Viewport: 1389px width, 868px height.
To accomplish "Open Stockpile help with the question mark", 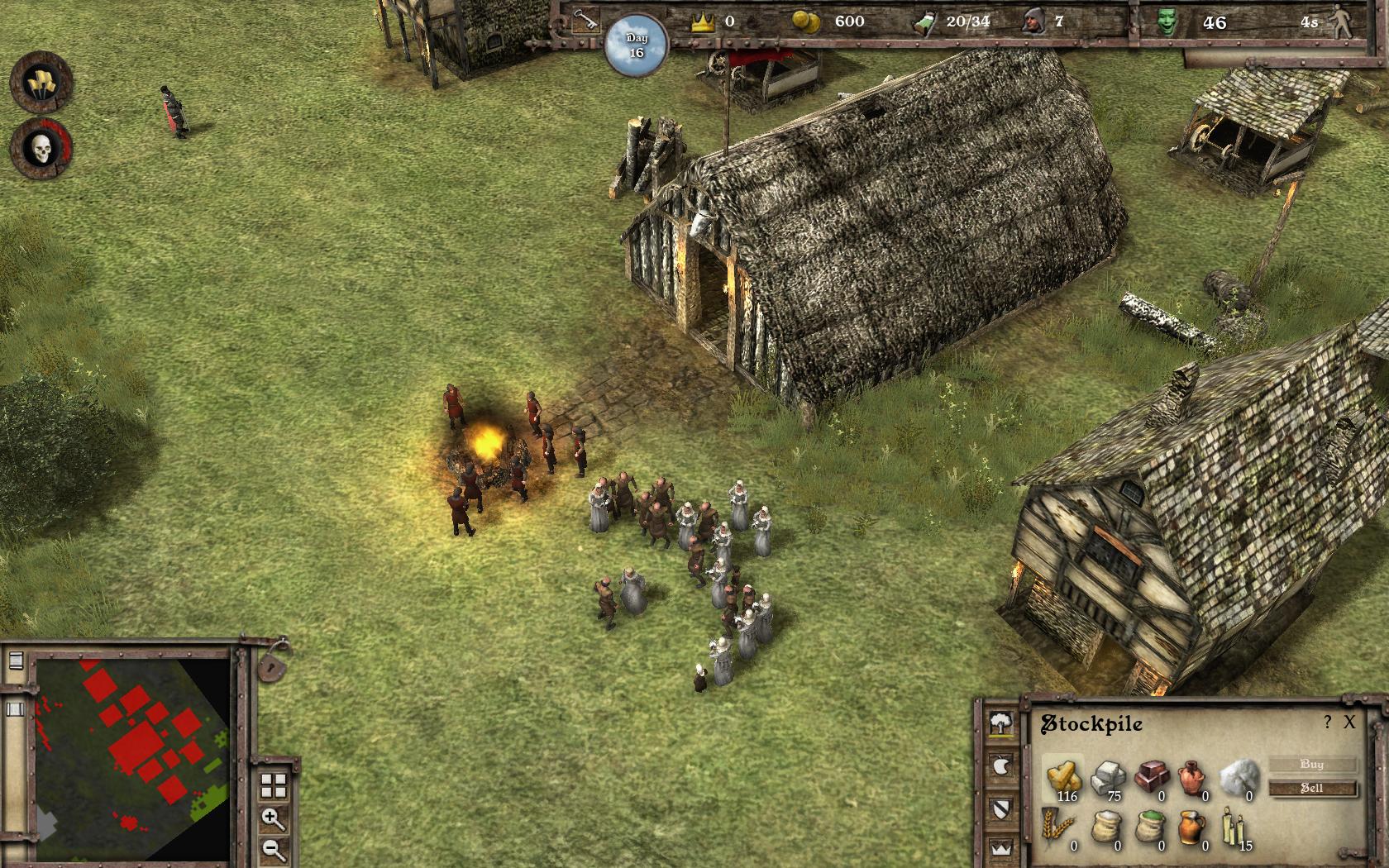I will 1328,723.
